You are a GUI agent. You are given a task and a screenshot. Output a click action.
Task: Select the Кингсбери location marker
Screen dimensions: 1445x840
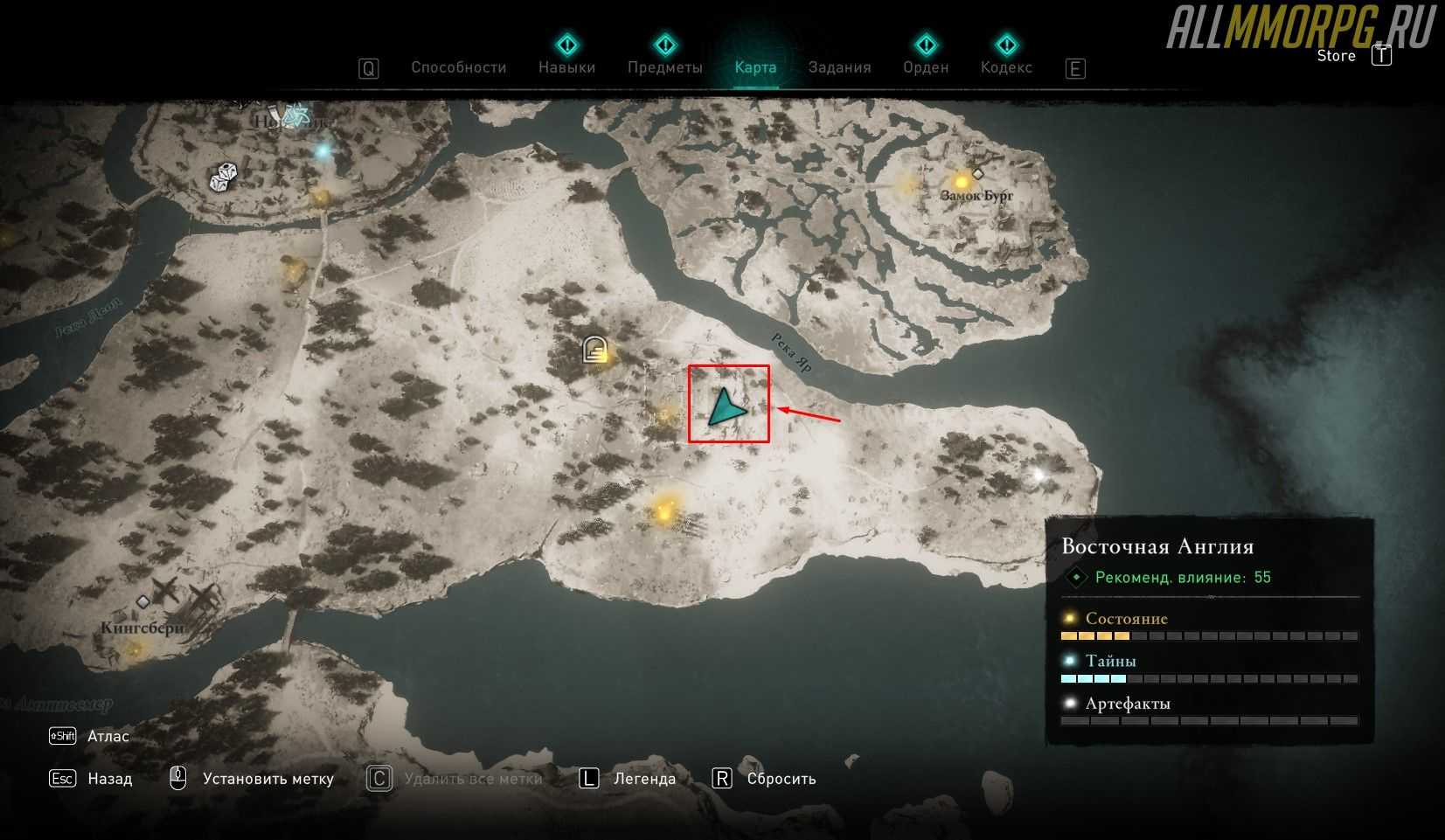(x=142, y=602)
